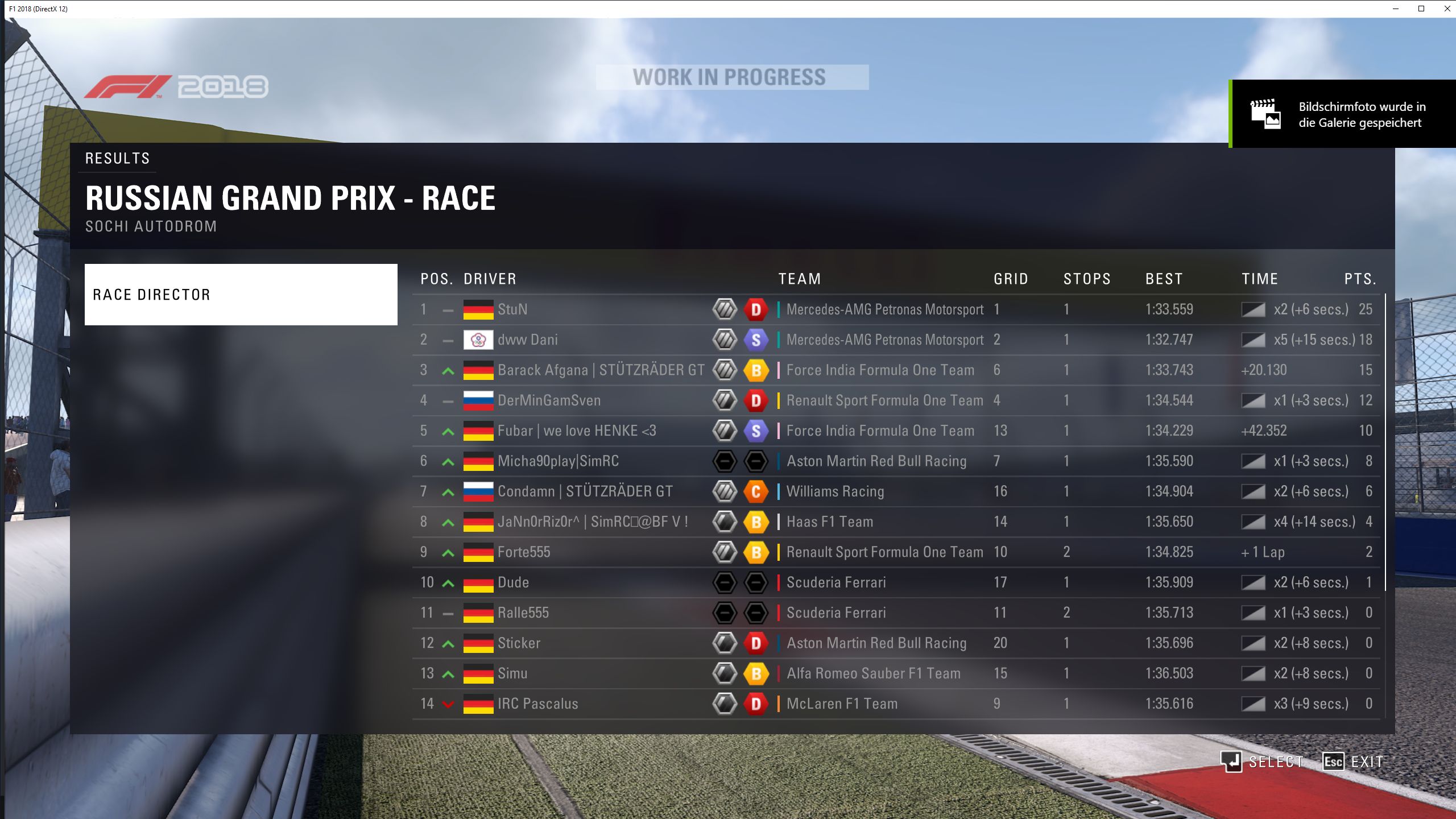This screenshot has height=819, width=1456.
Task: Choose the Dude driver row
Action: tap(569, 582)
